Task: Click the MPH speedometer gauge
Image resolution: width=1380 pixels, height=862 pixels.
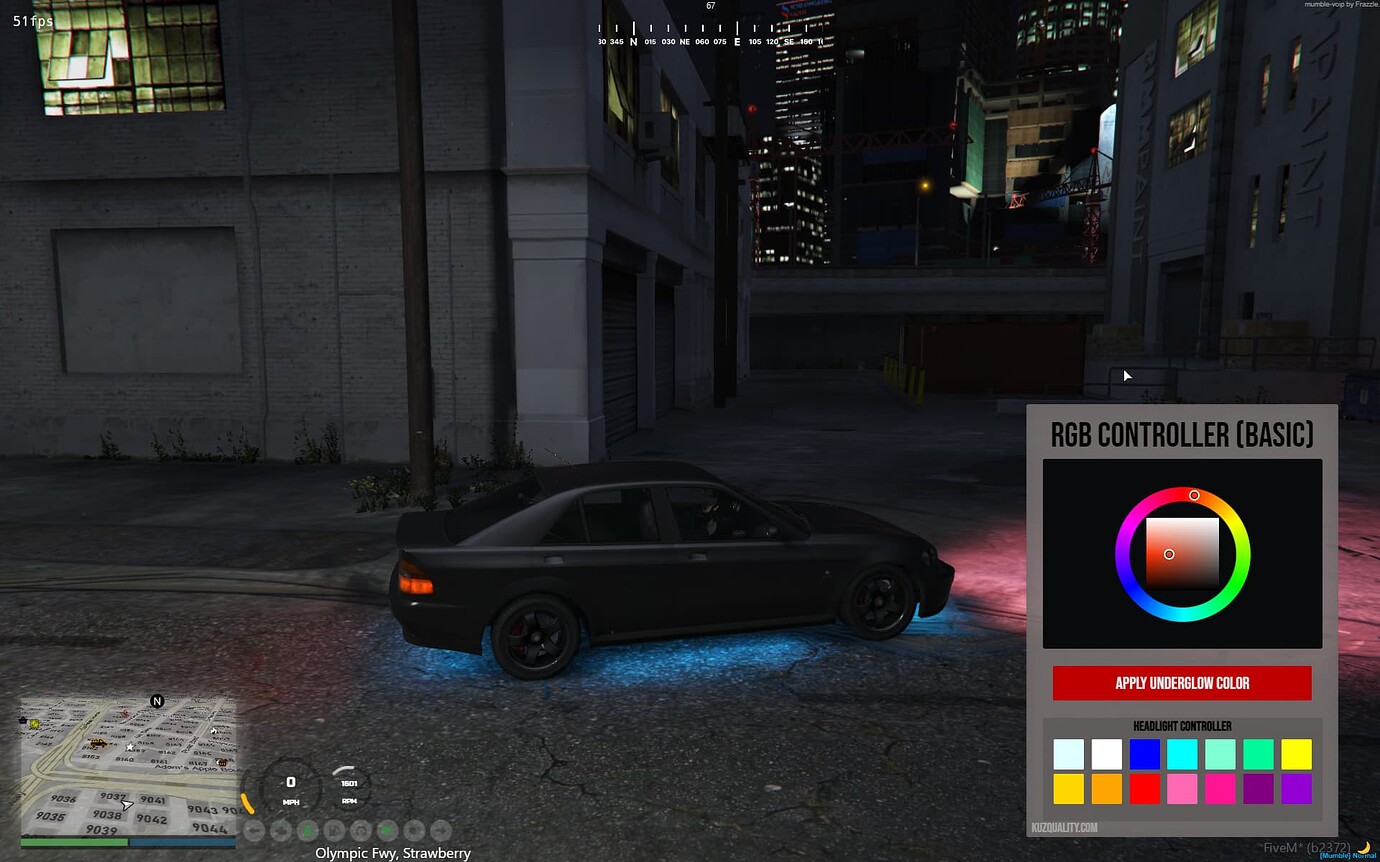Action: [291, 787]
